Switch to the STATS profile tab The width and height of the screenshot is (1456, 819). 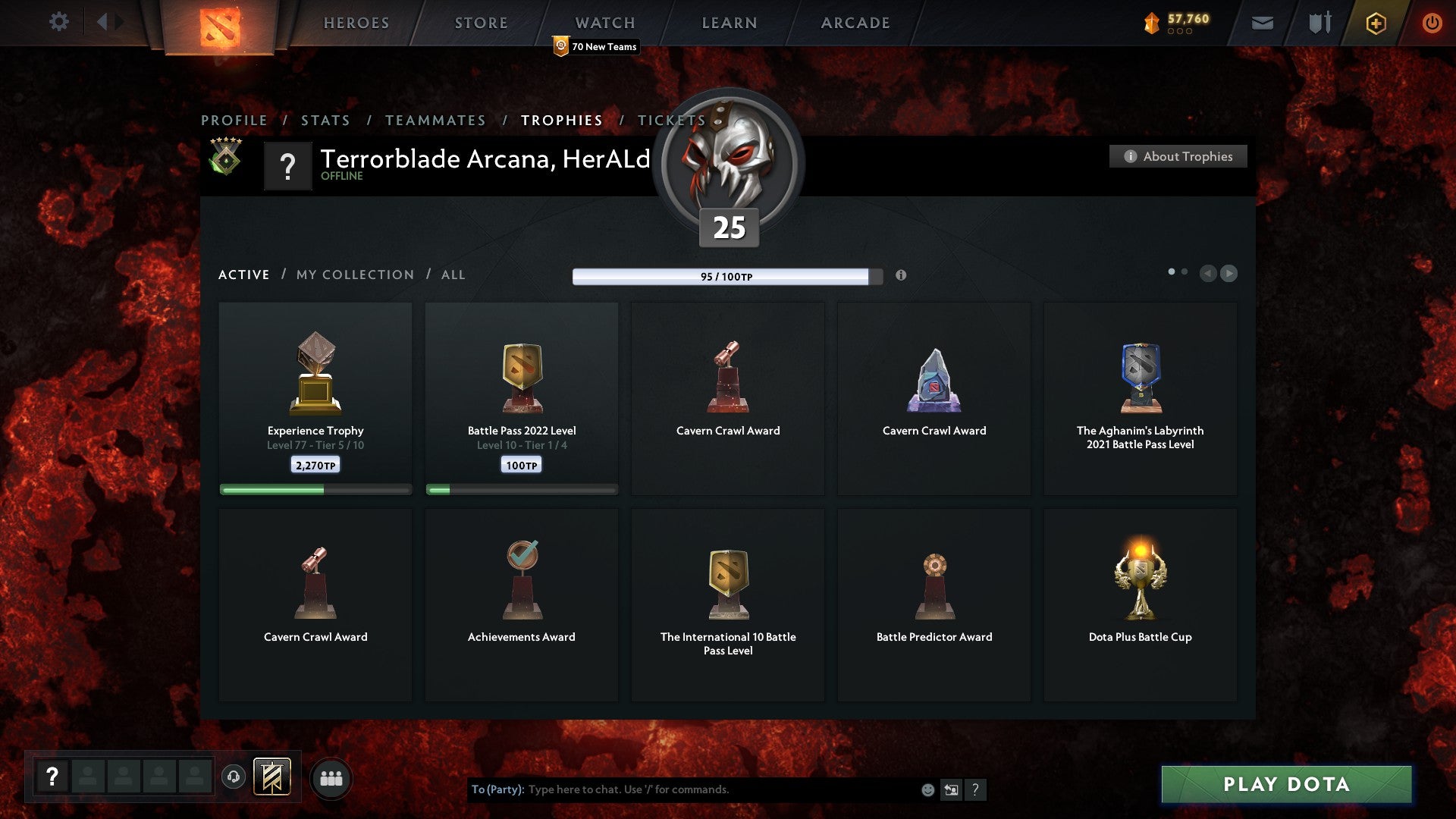click(x=325, y=120)
